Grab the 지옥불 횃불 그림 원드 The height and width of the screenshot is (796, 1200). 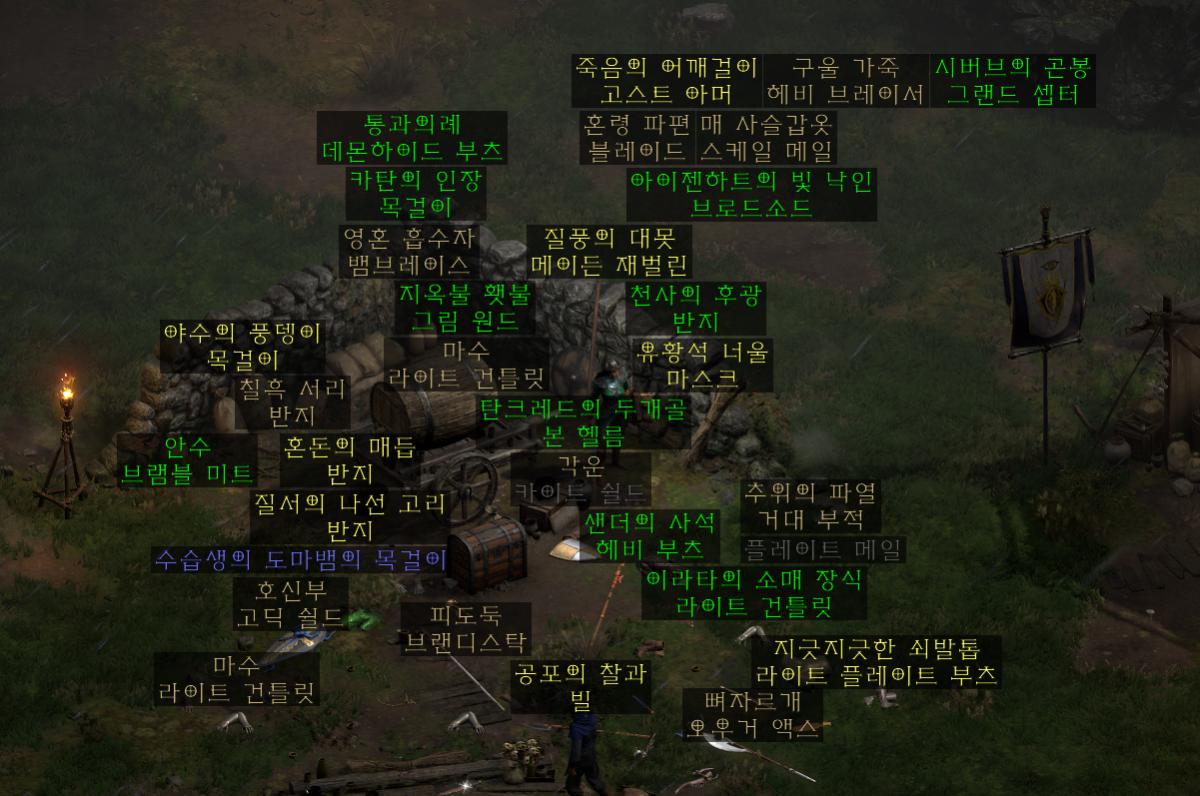click(x=467, y=308)
